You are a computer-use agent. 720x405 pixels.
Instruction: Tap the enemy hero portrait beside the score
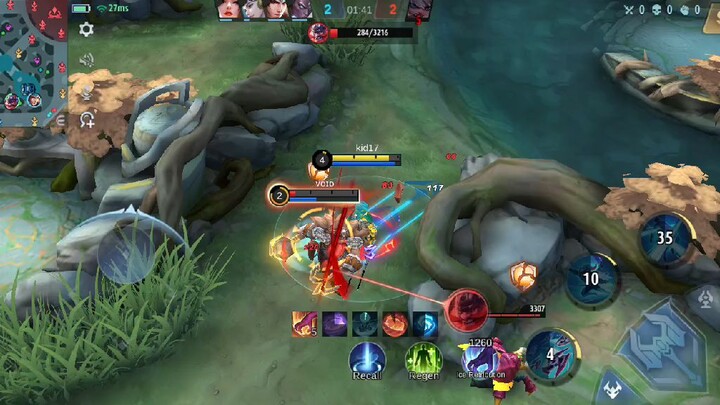click(x=421, y=10)
